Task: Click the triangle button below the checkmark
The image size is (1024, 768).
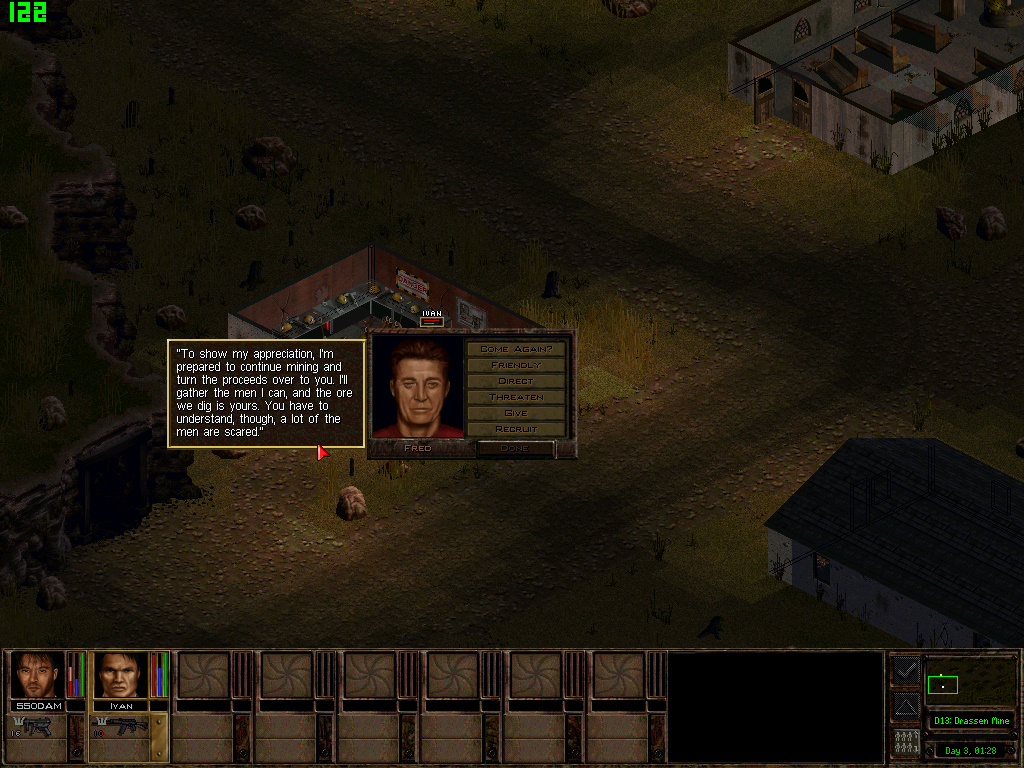Action: [x=906, y=706]
